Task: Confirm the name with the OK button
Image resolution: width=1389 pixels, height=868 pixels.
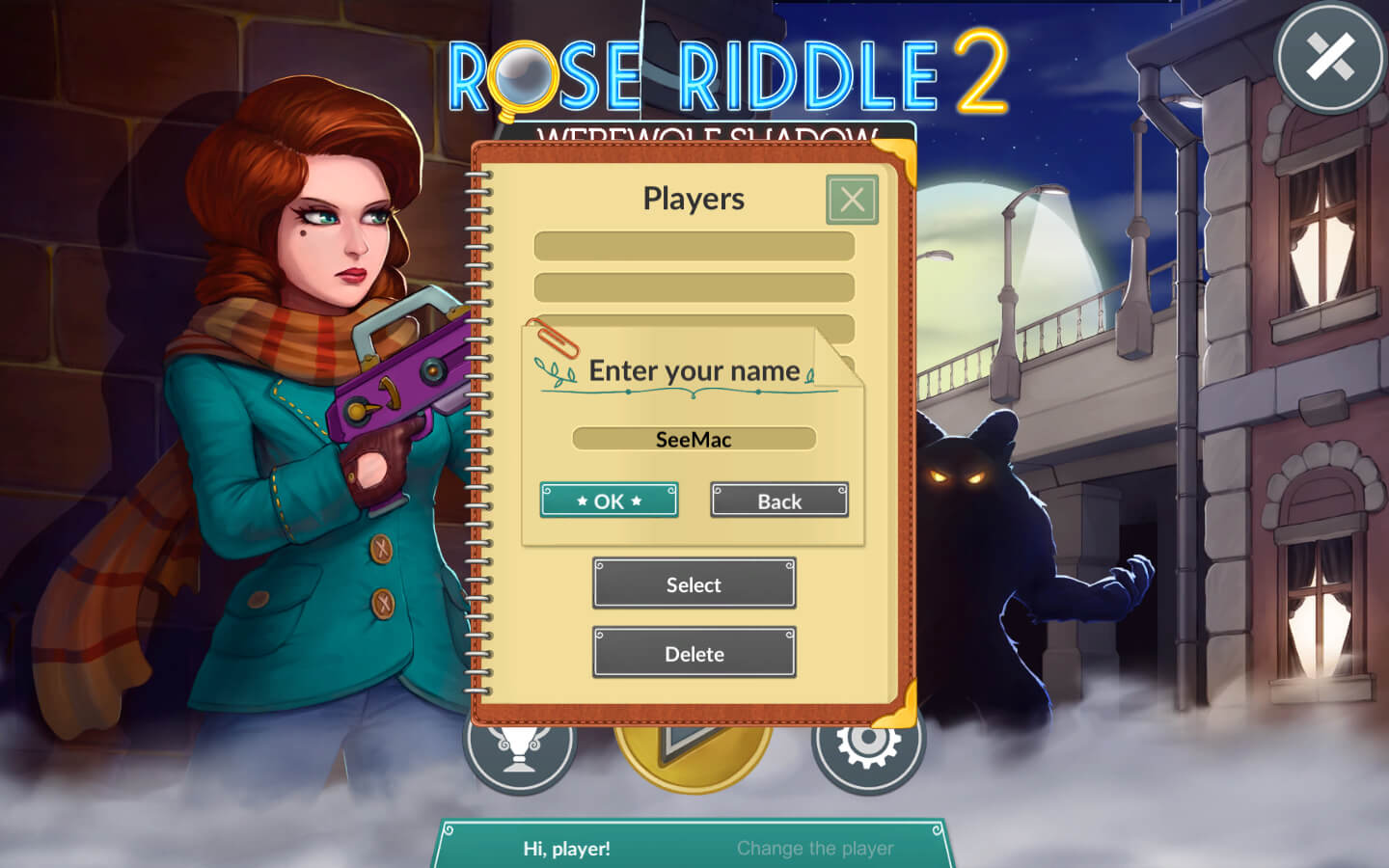Action: (609, 501)
